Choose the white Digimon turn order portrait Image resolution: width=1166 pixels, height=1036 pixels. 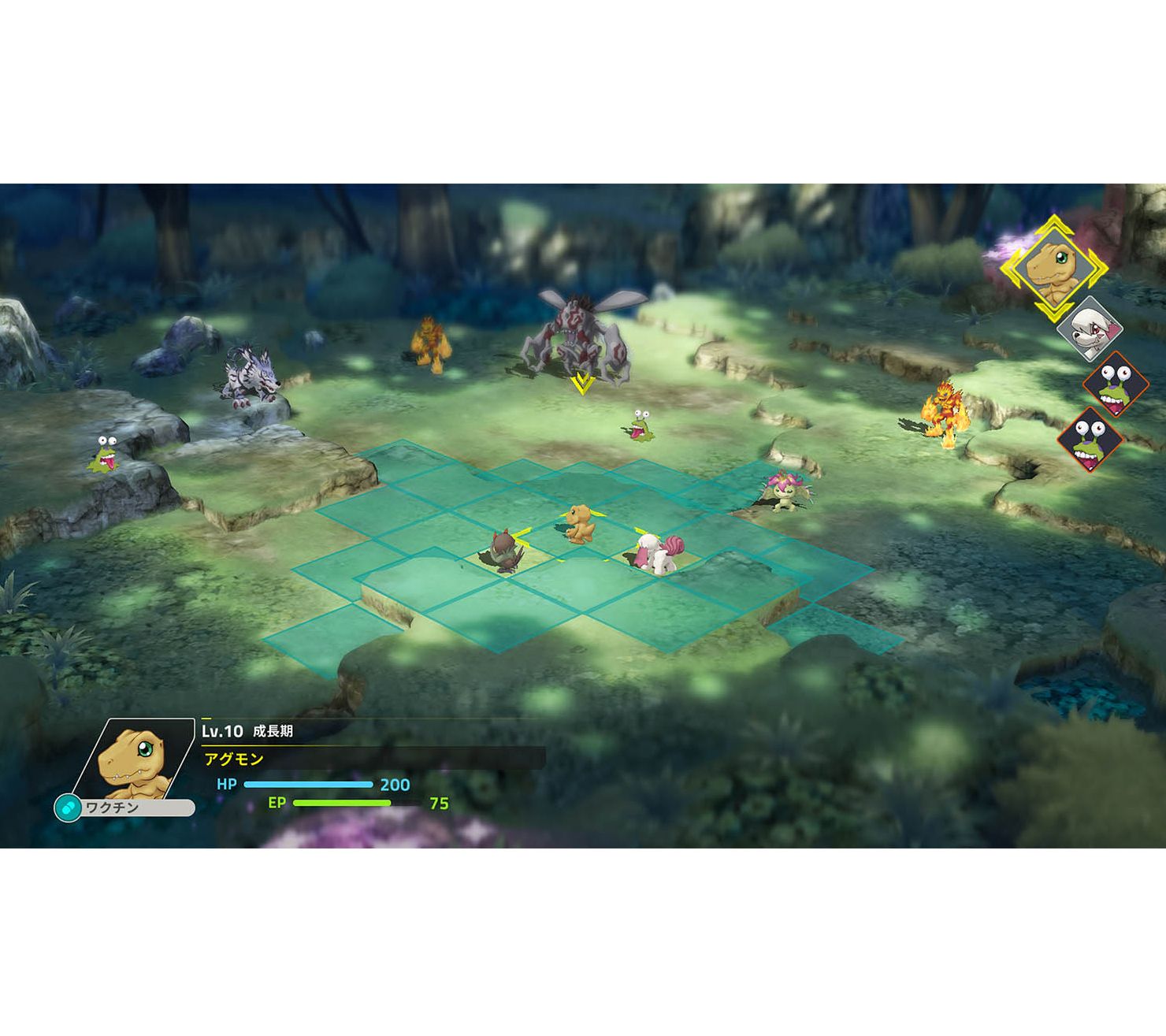pyautogui.click(x=1090, y=329)
